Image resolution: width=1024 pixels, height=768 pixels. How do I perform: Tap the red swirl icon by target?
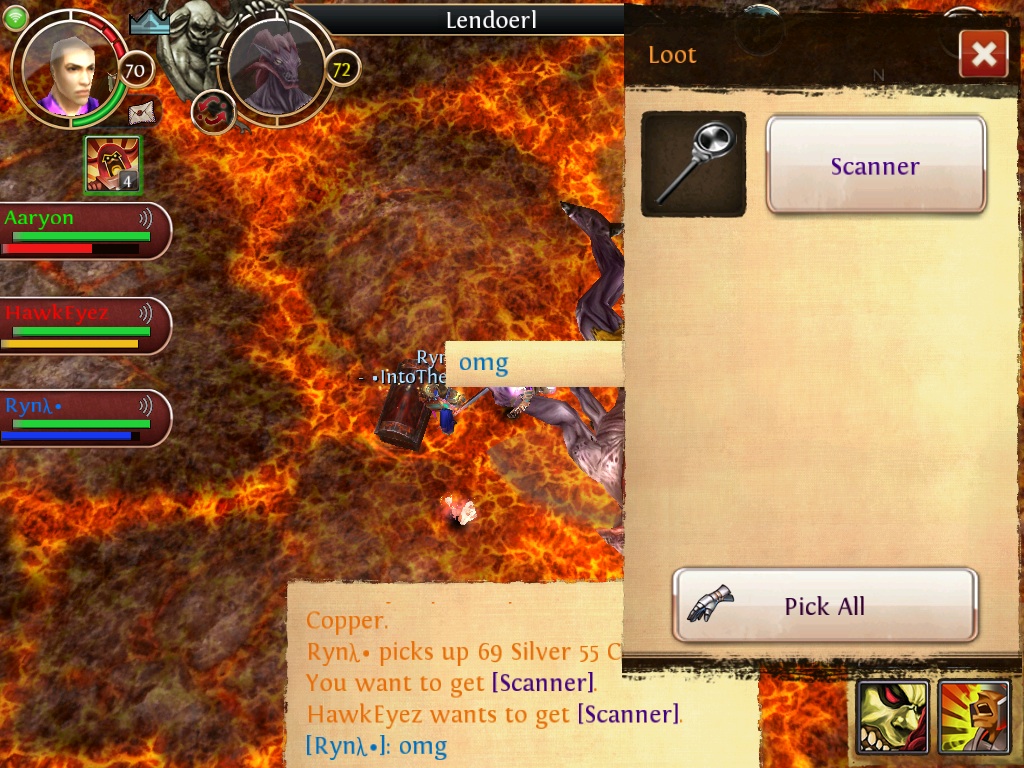click(212, 111)
